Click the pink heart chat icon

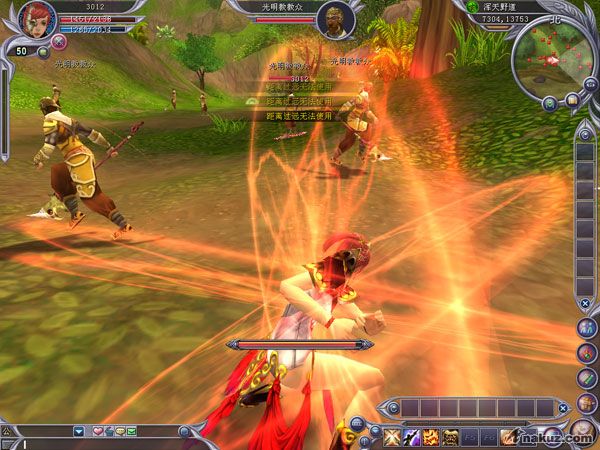click(x=98, y=431)
